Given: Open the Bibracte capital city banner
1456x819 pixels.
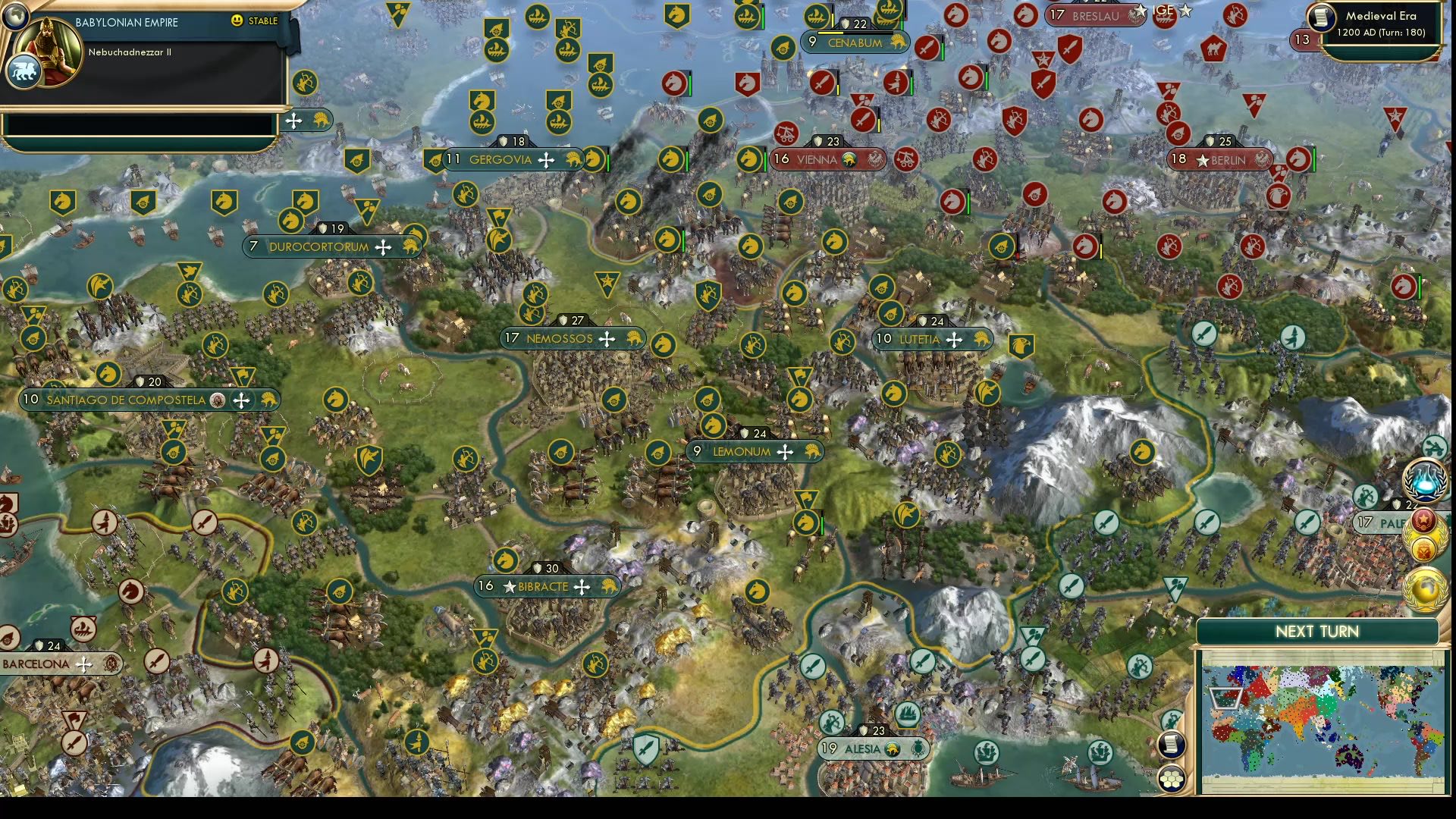Looking at the screenshot, I should (543, 587).
